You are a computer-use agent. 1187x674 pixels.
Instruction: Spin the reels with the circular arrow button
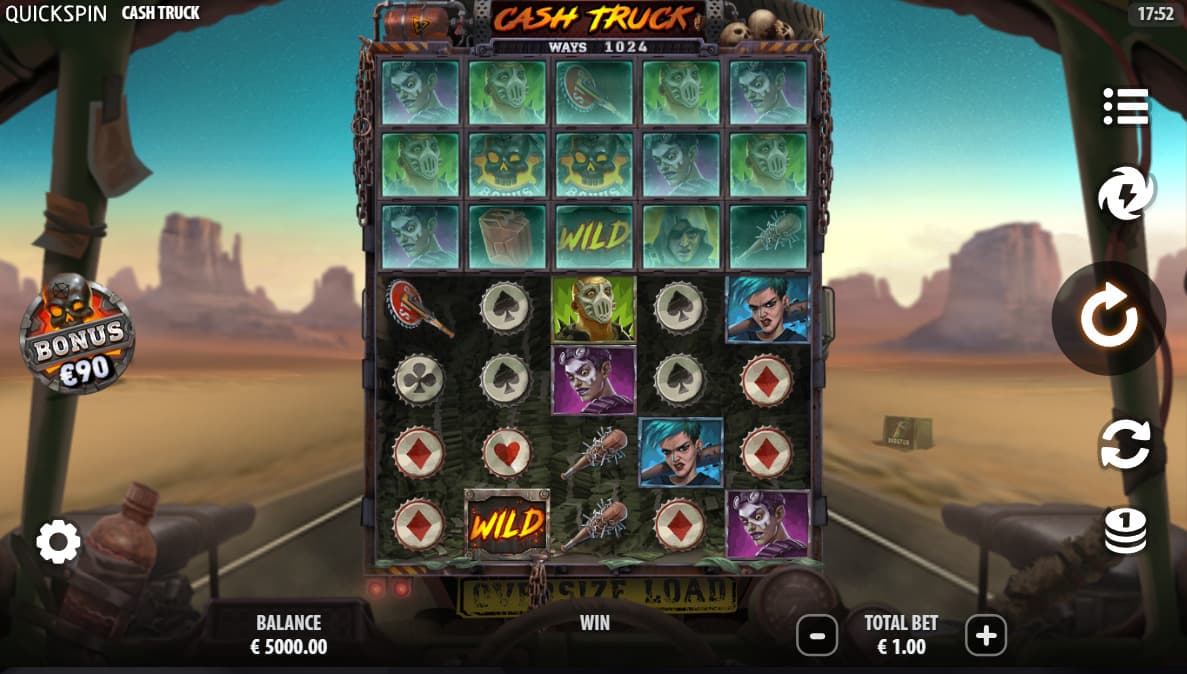click(1108, 319)
